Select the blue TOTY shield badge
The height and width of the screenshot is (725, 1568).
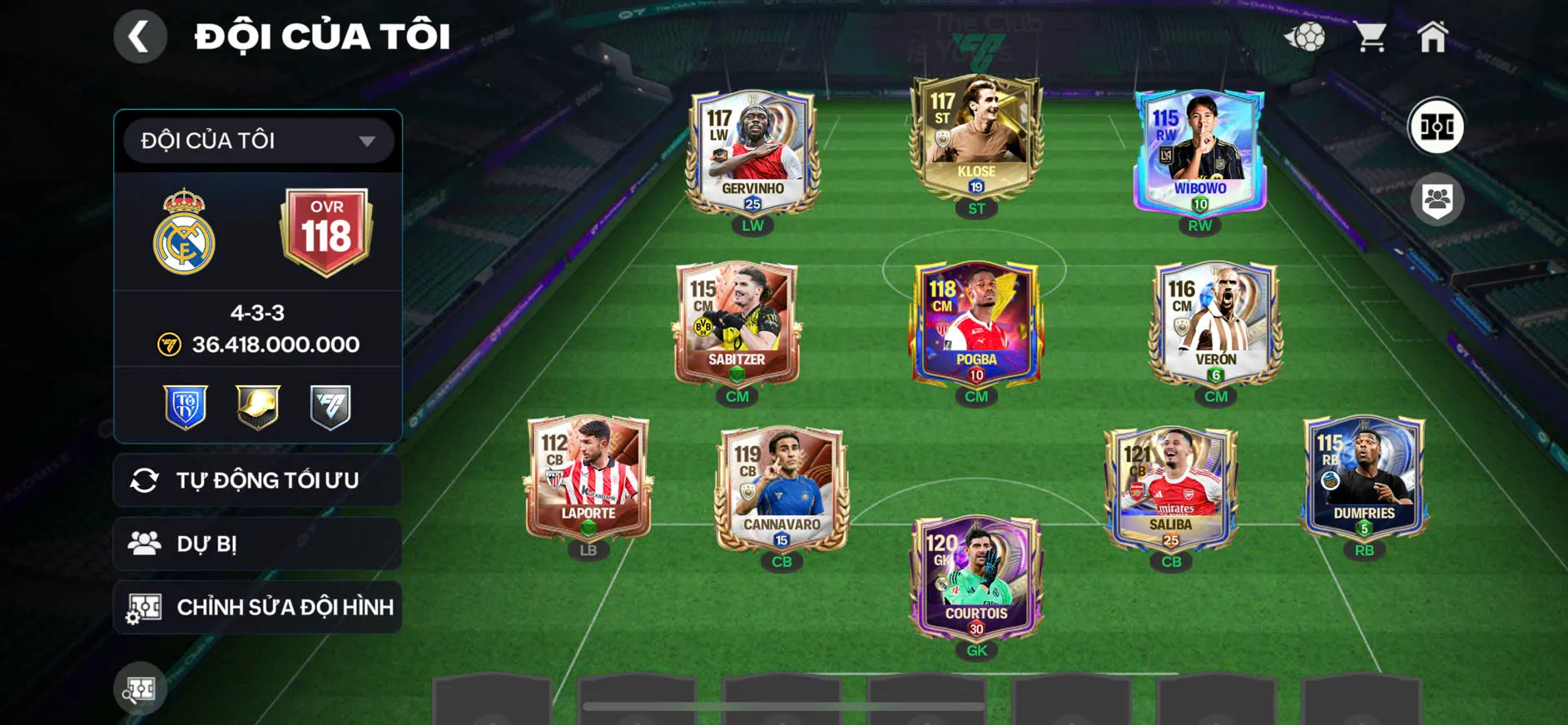[x=185, y=405]
